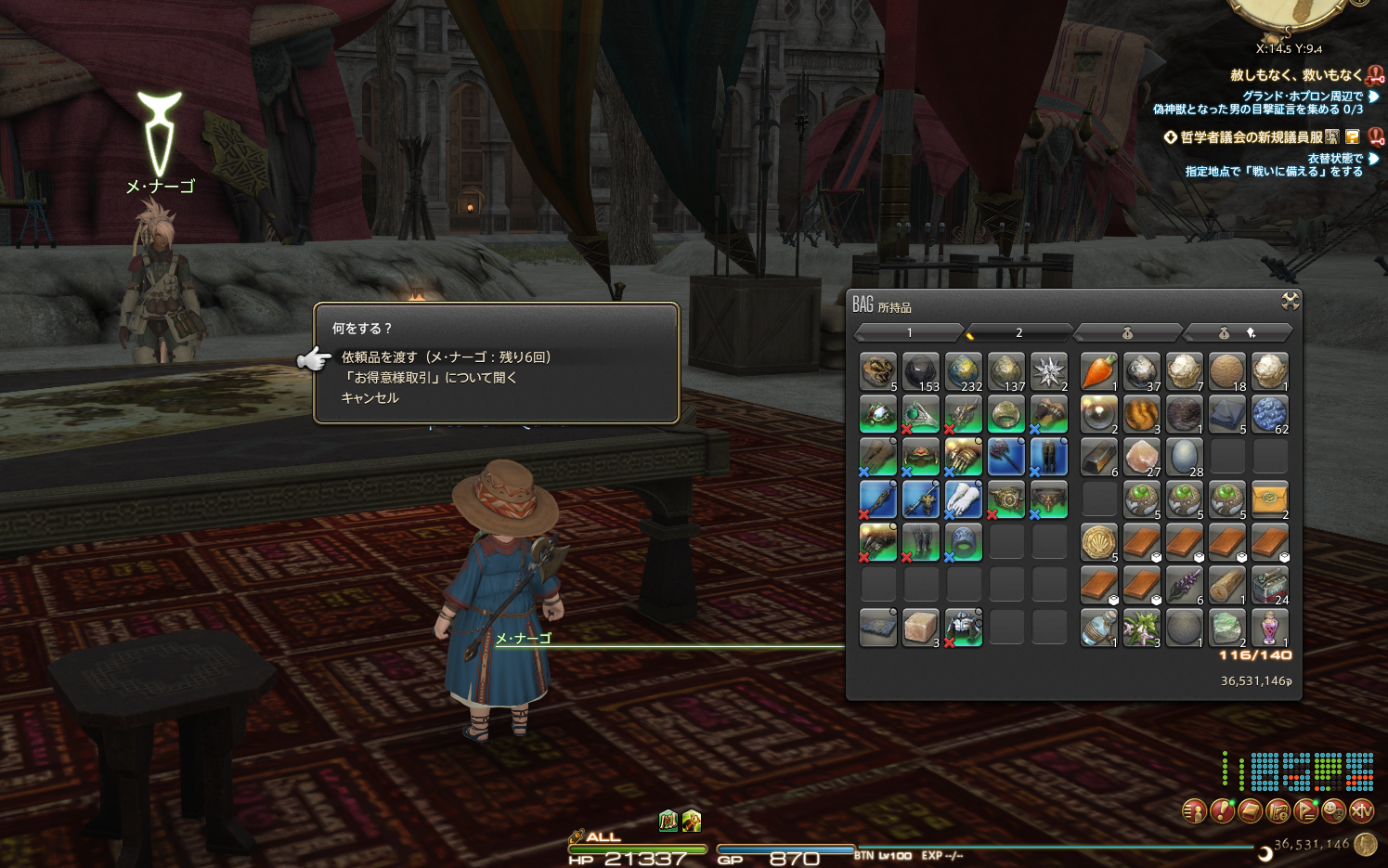
Task: Open the character menu icon
Action: tap(1193, 811)
